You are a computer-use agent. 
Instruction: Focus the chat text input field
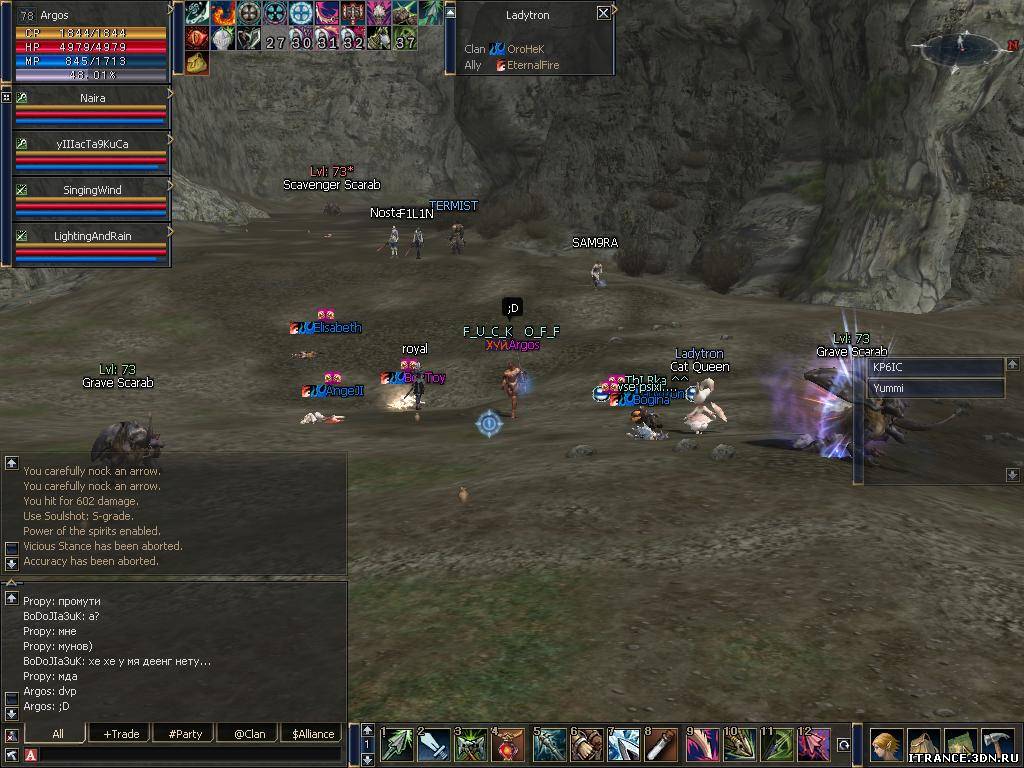click(x=190, y=754)
